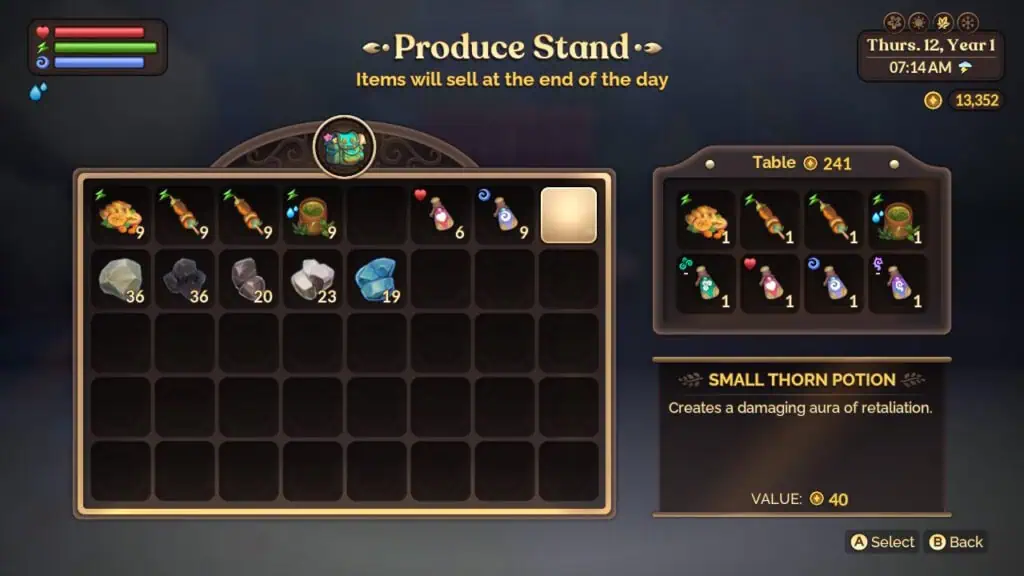
Task: Select the green thorn potion on the Table
Action: (706, 284)
